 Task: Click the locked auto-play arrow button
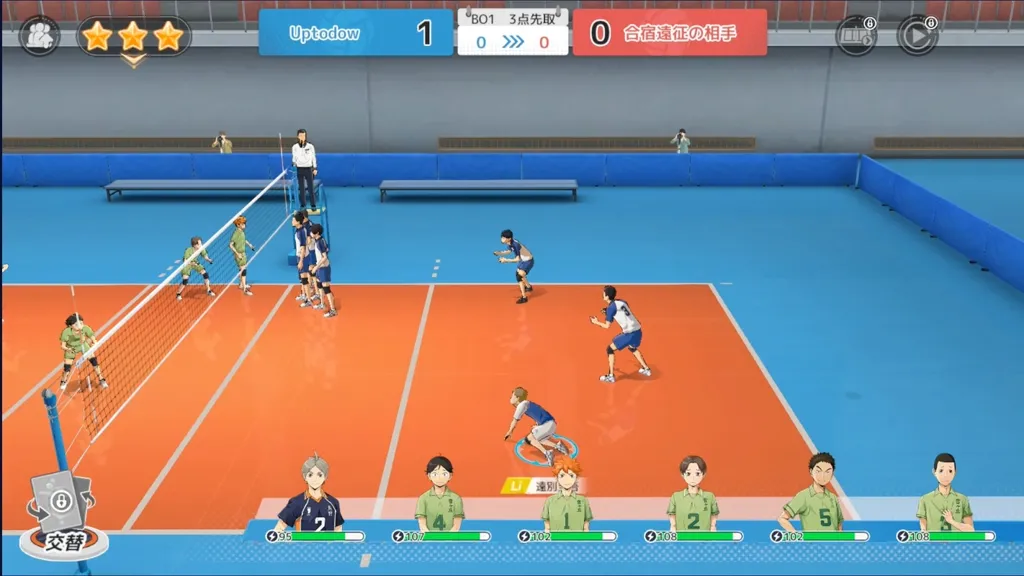pyautogui.click(x=916, y=36)
